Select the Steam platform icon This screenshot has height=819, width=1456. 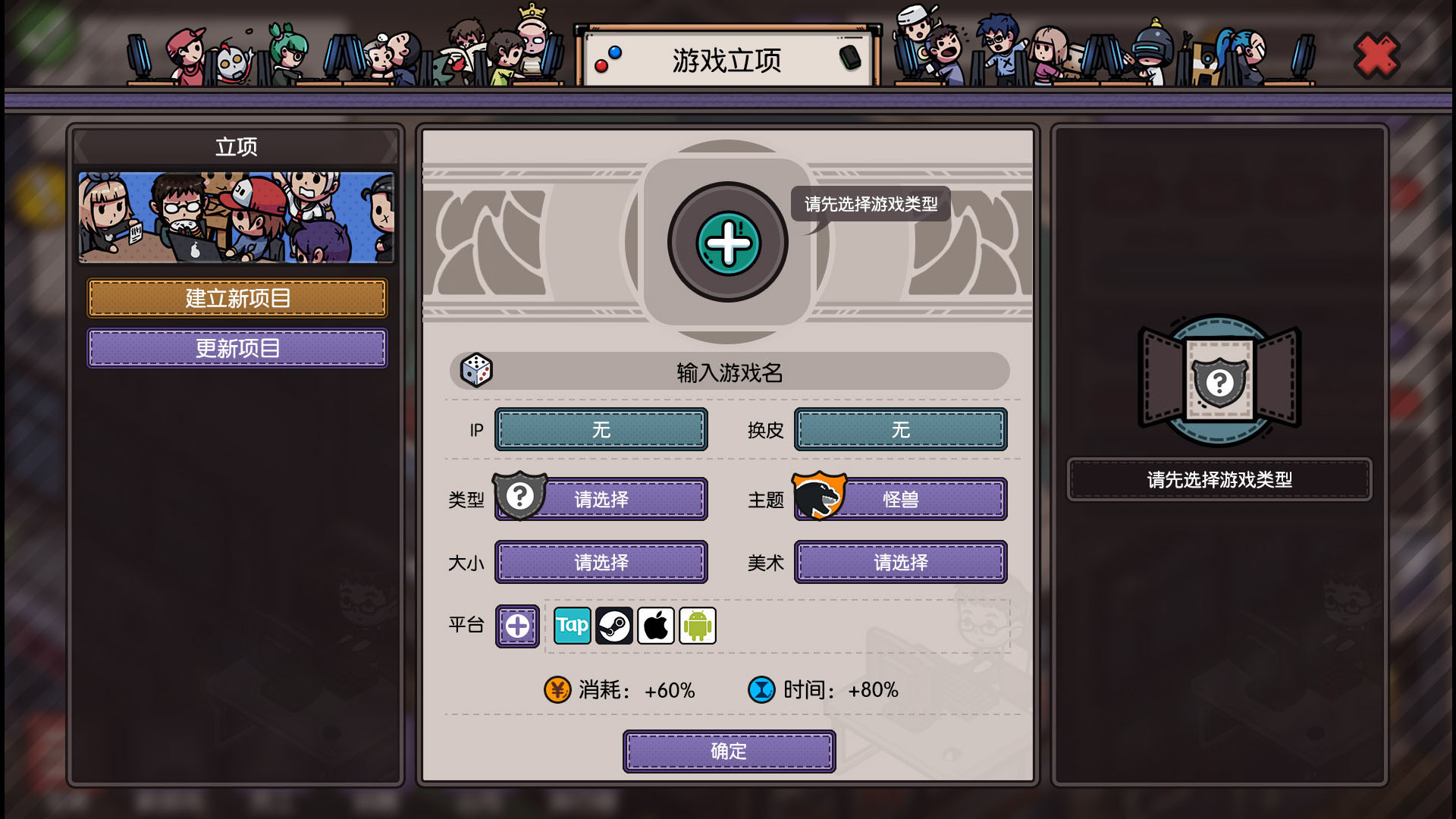pyautogui.click(x=614, y=626)
